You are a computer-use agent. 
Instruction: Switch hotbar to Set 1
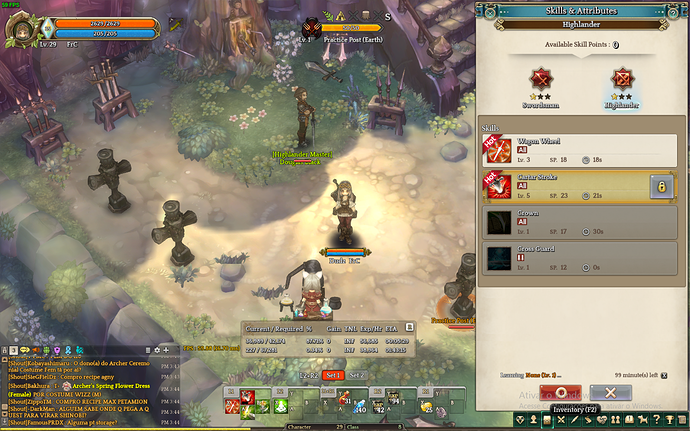(x=333, y=375)
